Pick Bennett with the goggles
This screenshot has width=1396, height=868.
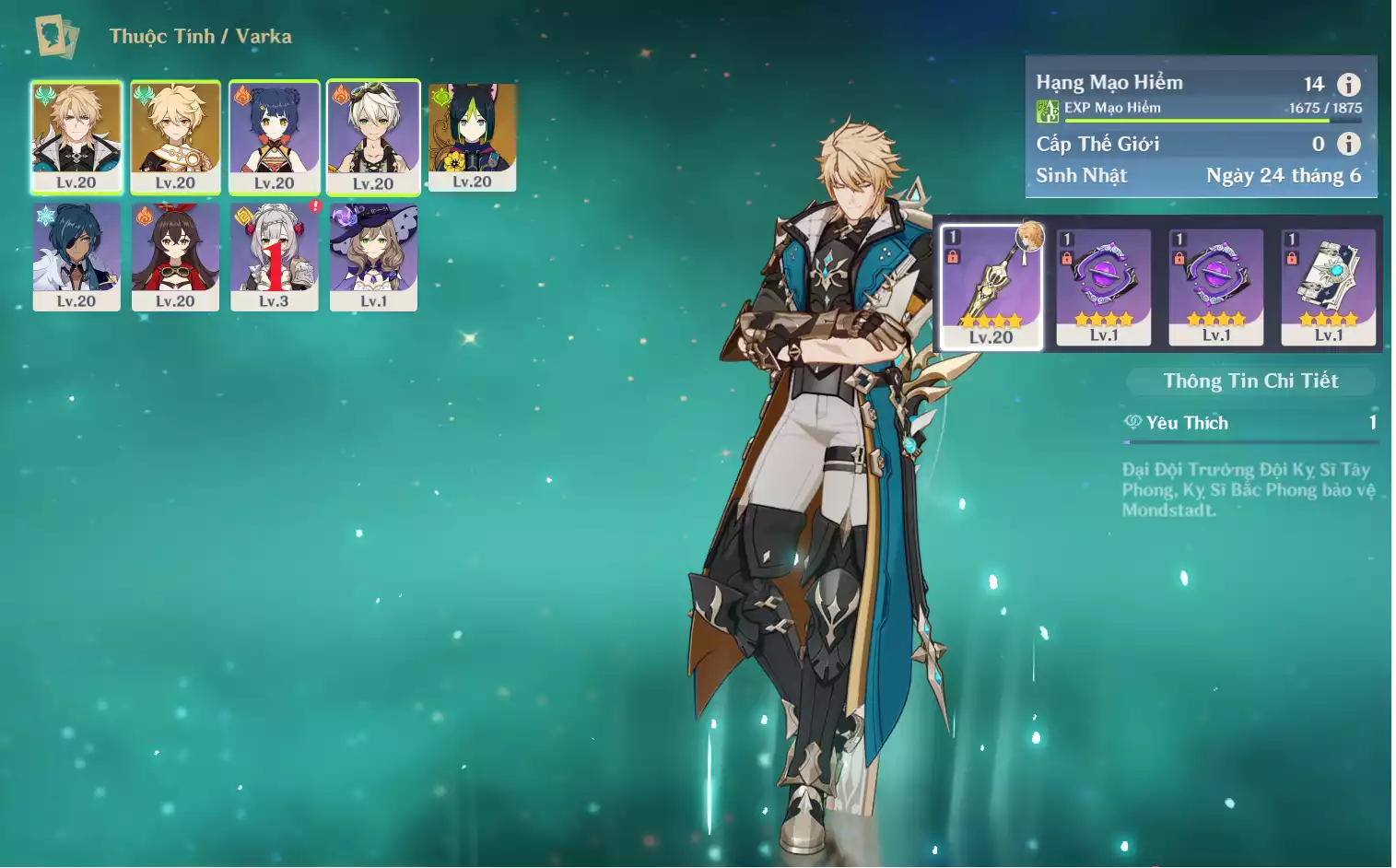click(373, 136)
